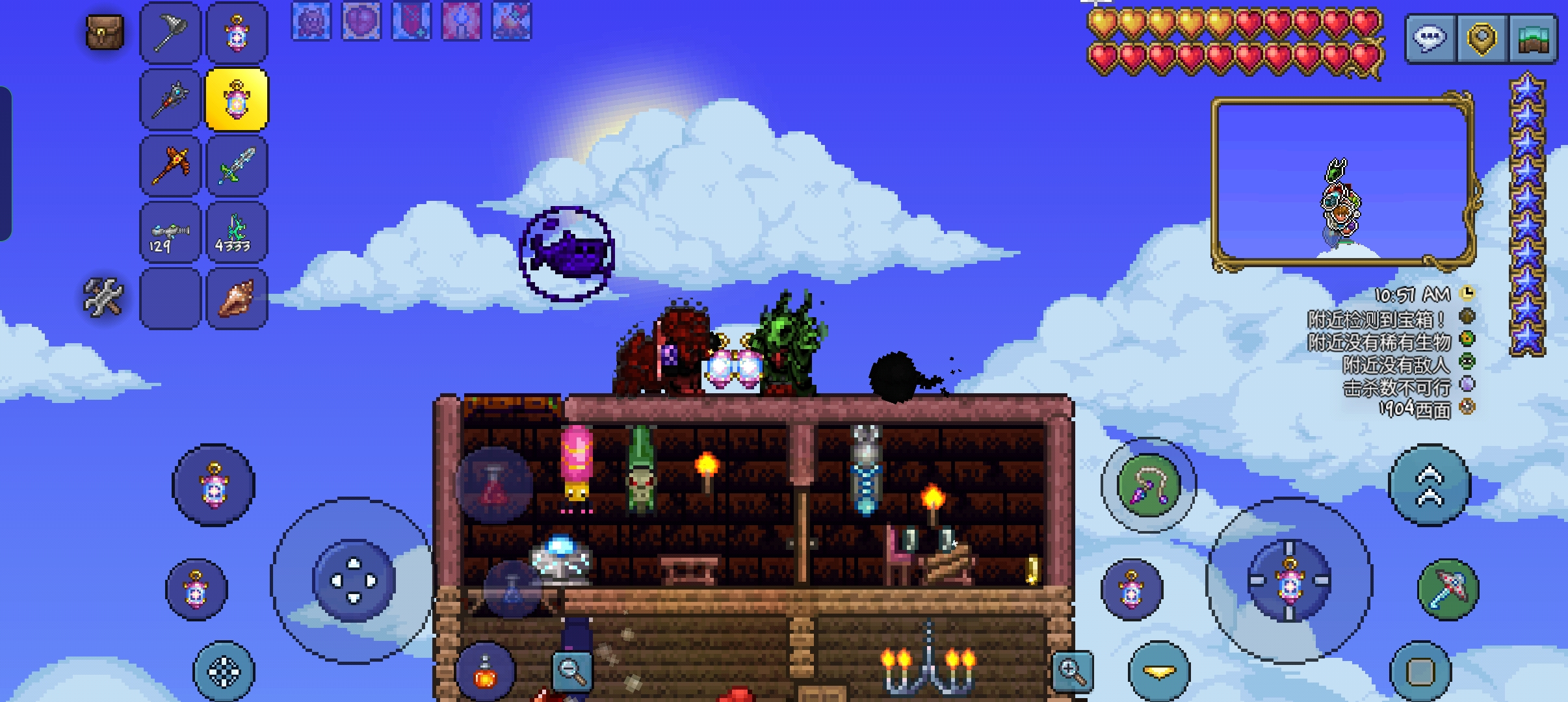Select the green sword hotbar slot

coord(237,166)
